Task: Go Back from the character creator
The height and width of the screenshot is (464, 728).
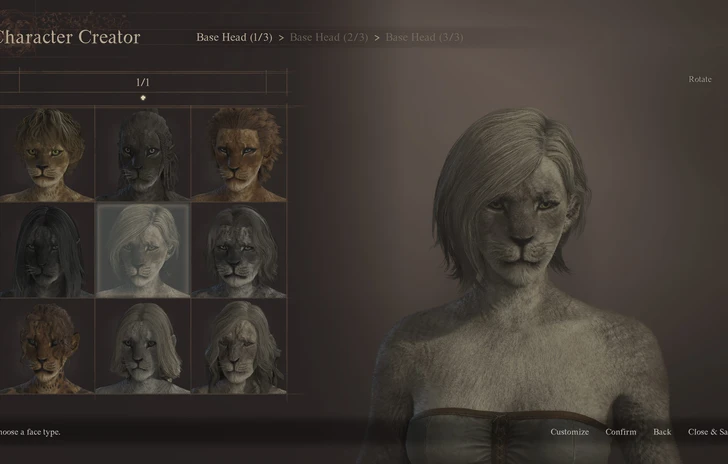Action: pos(662,432)
